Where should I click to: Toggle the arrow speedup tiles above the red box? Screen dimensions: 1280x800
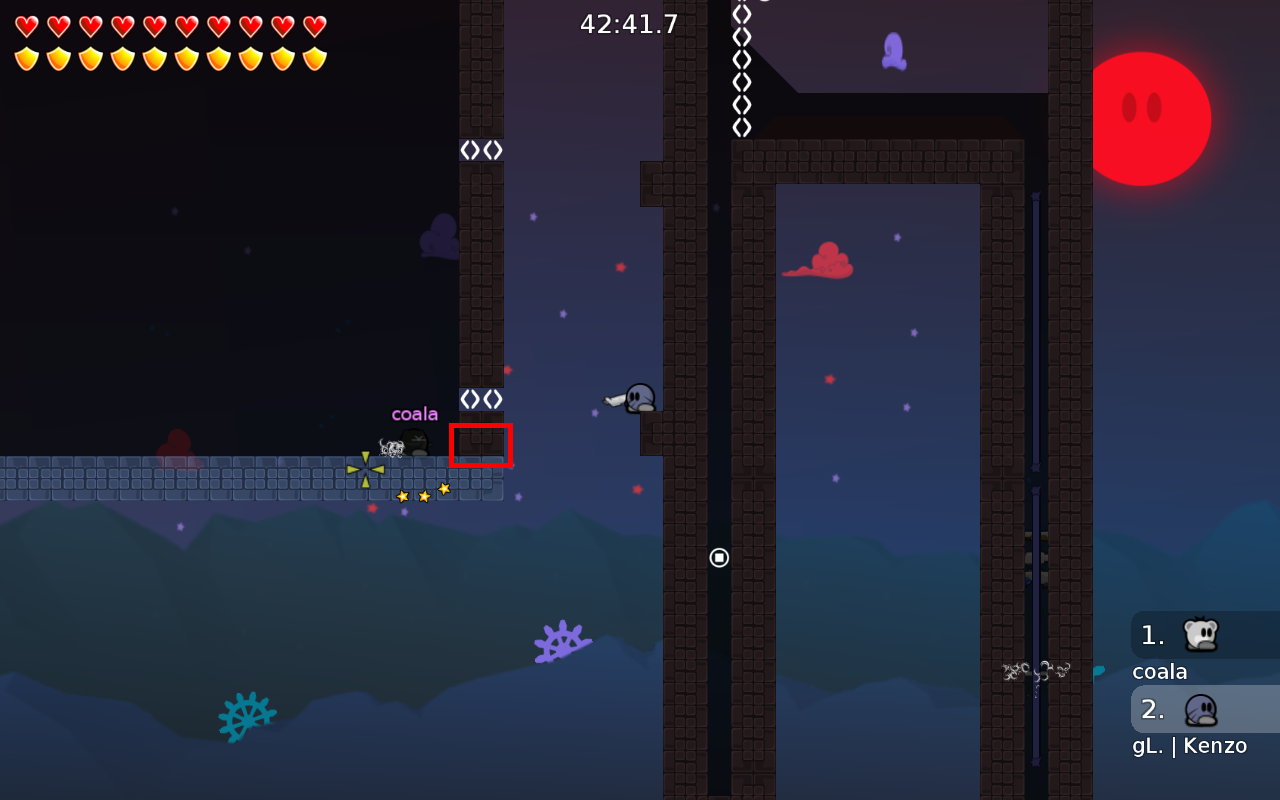point(480,397)
